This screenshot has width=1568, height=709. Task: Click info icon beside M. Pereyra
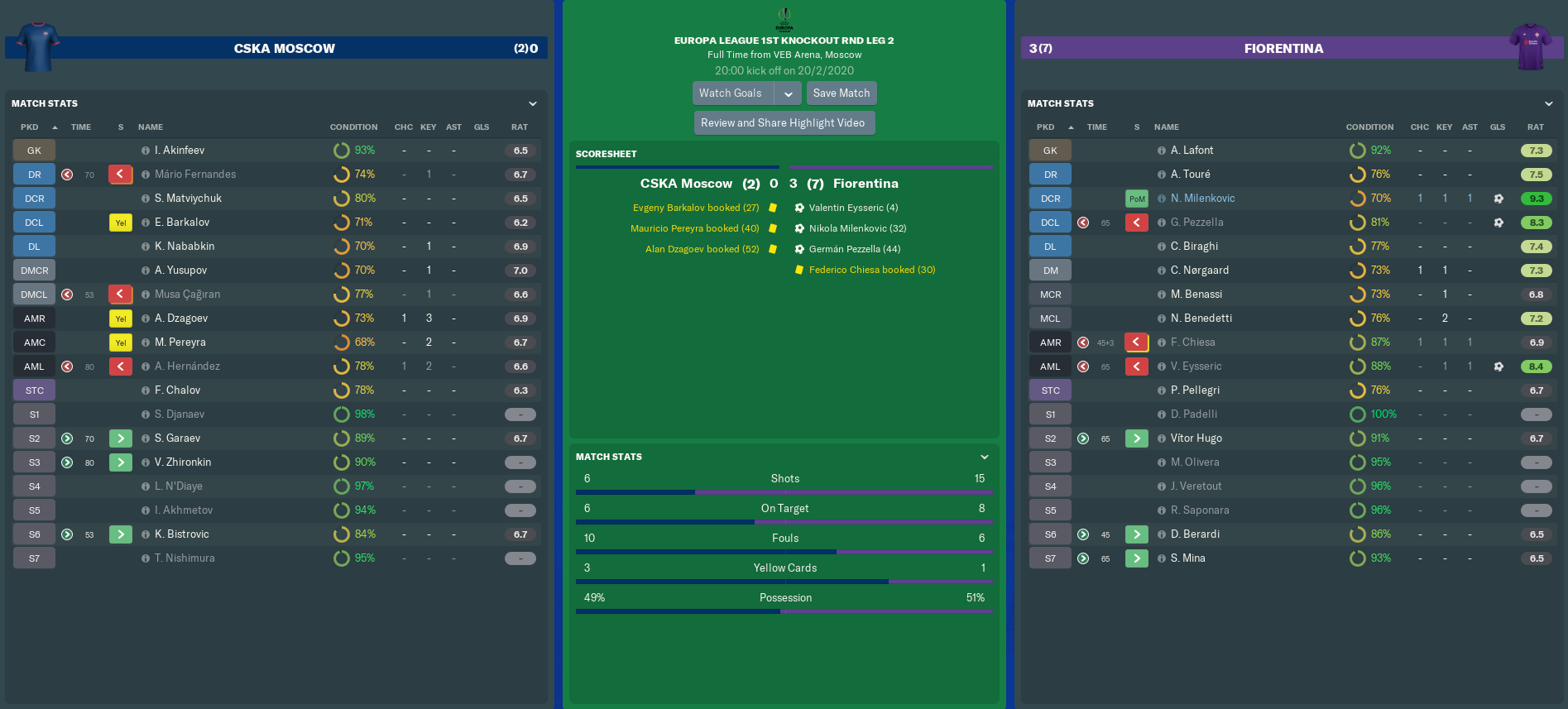pos(146,343)
